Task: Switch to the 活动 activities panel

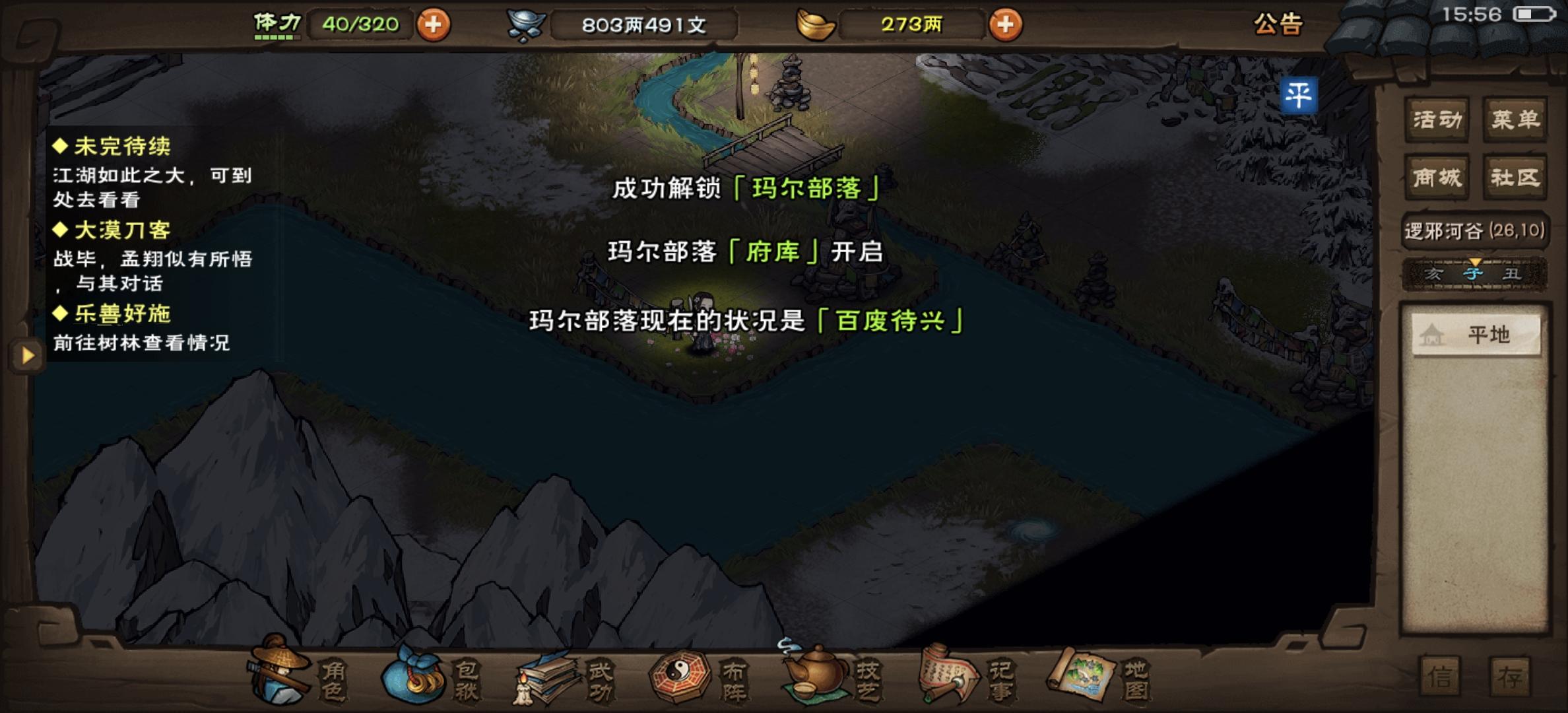Action: (1436, 119)
